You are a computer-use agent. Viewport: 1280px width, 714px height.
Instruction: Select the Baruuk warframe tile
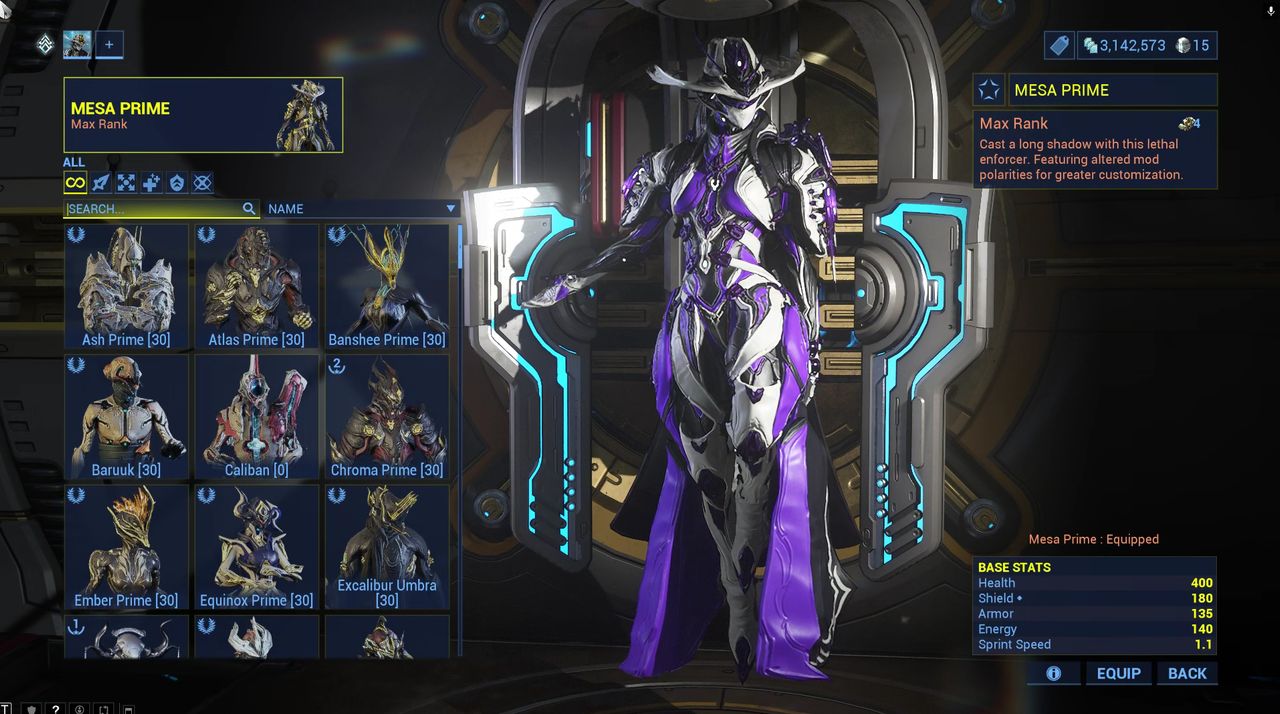pos(126,416)
